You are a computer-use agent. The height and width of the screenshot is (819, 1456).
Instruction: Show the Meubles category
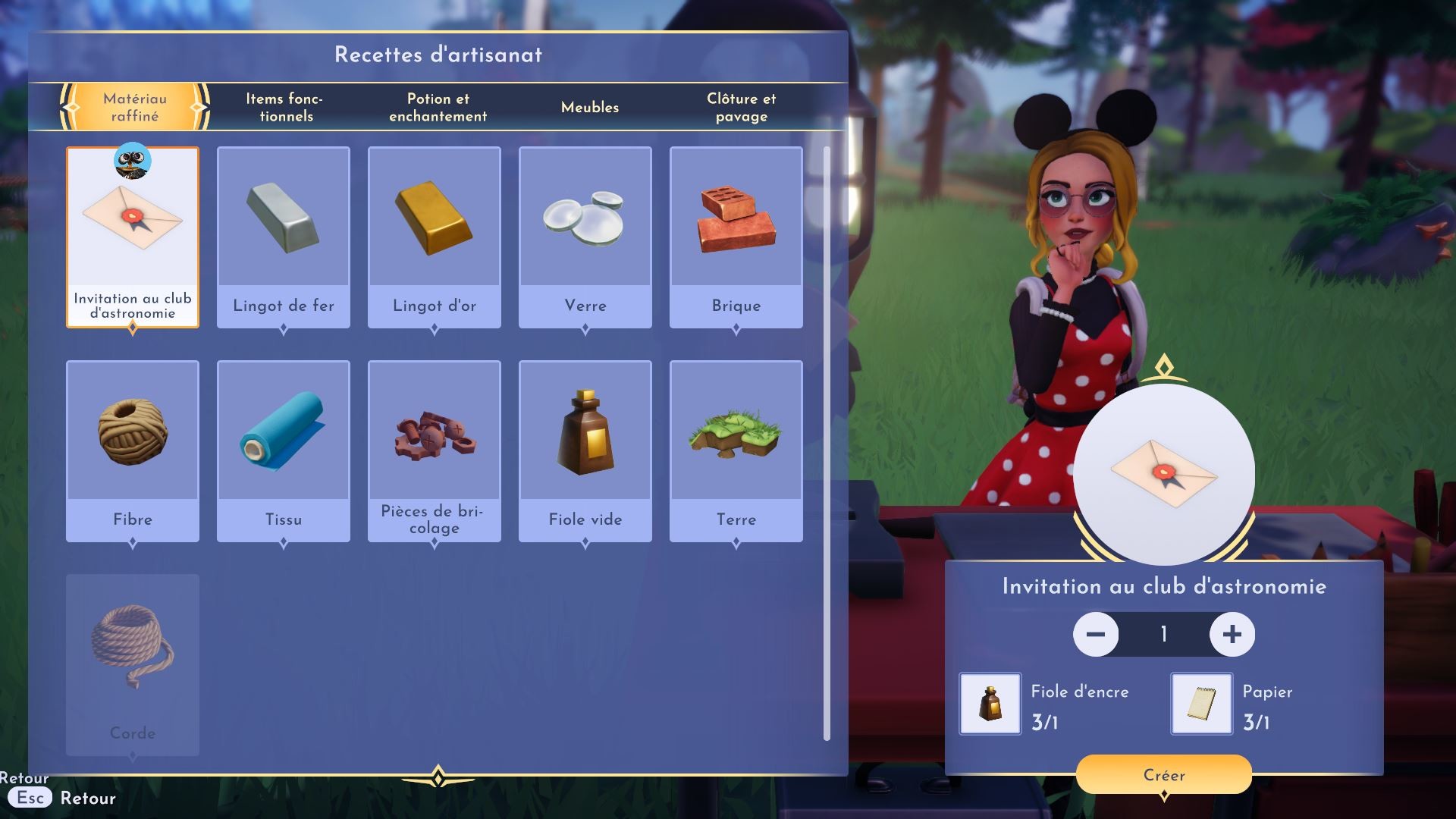589,107
